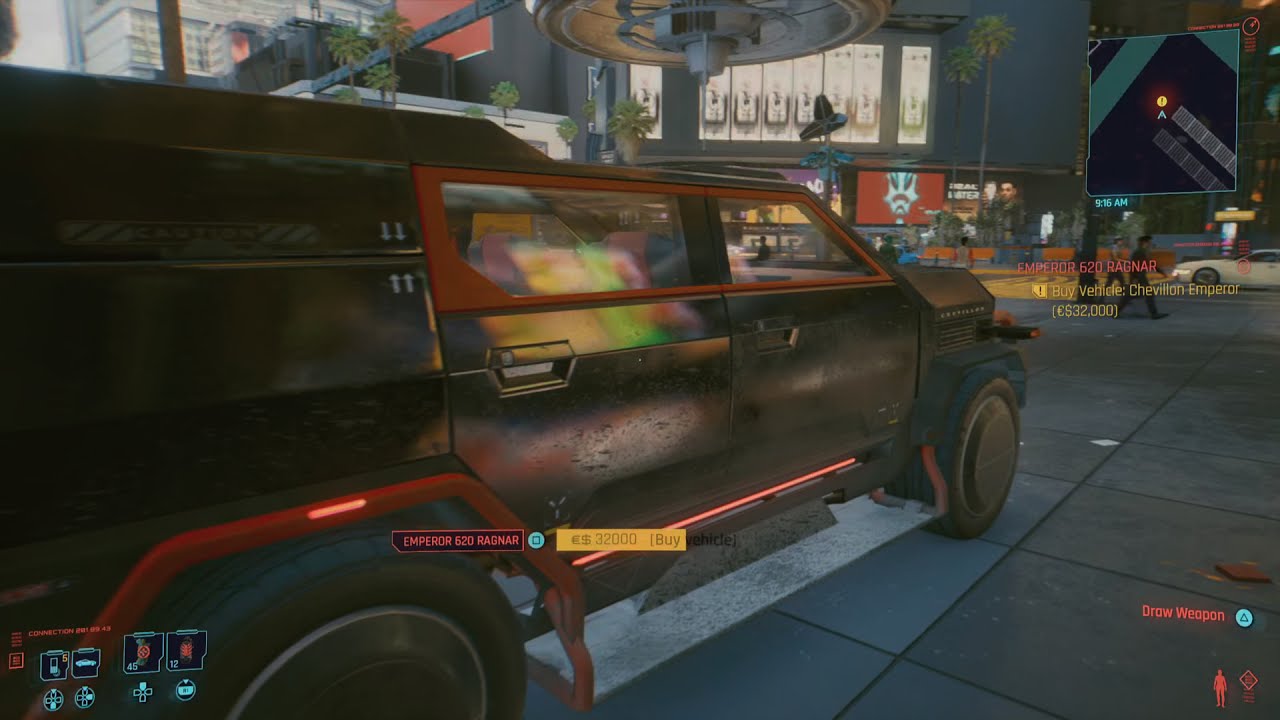
Task: Select the cyan car icon next to Emperor 620 Ragnar
Action: tap(536, 539)
